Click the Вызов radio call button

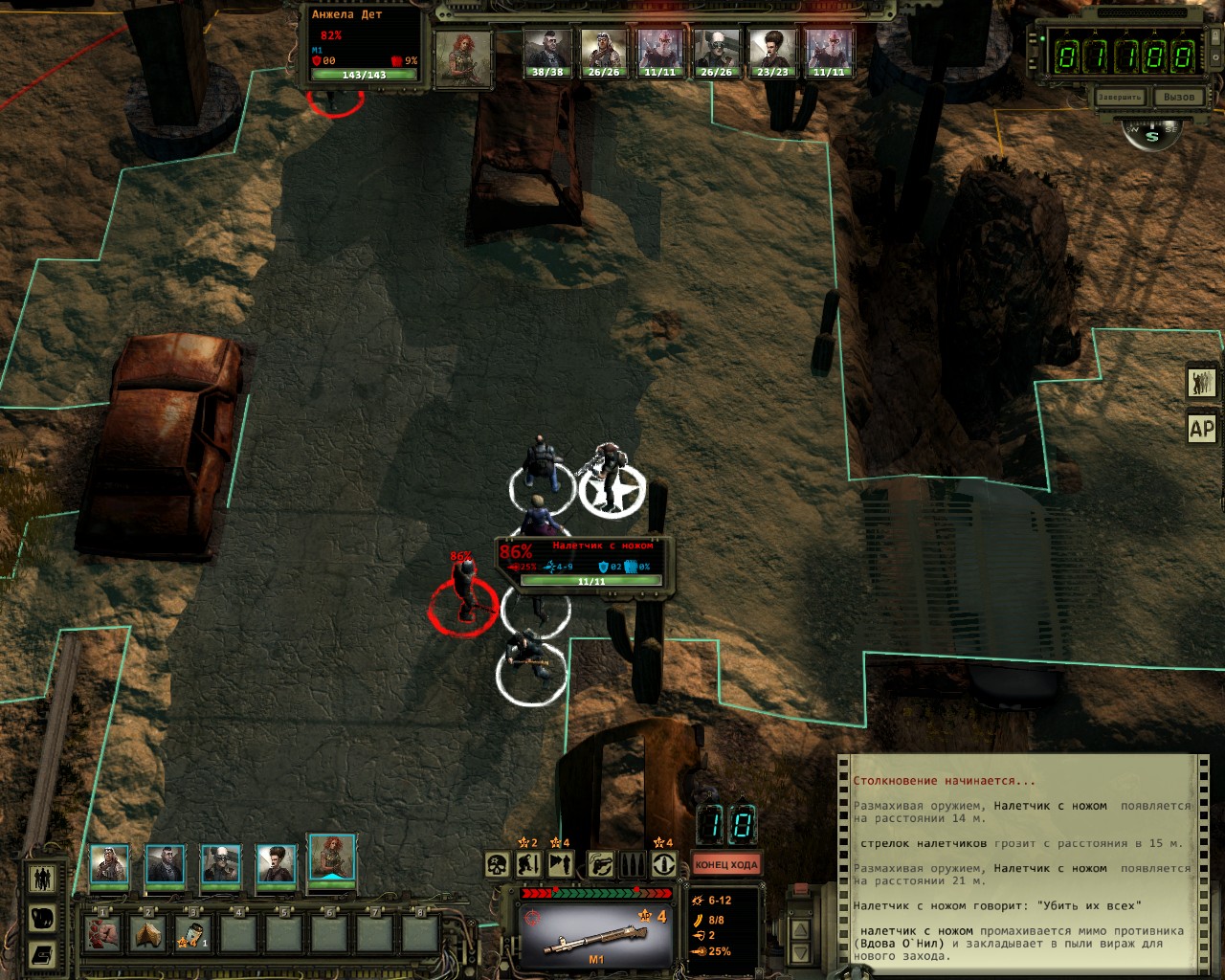pyautogui.click(x=1178, y=98)
